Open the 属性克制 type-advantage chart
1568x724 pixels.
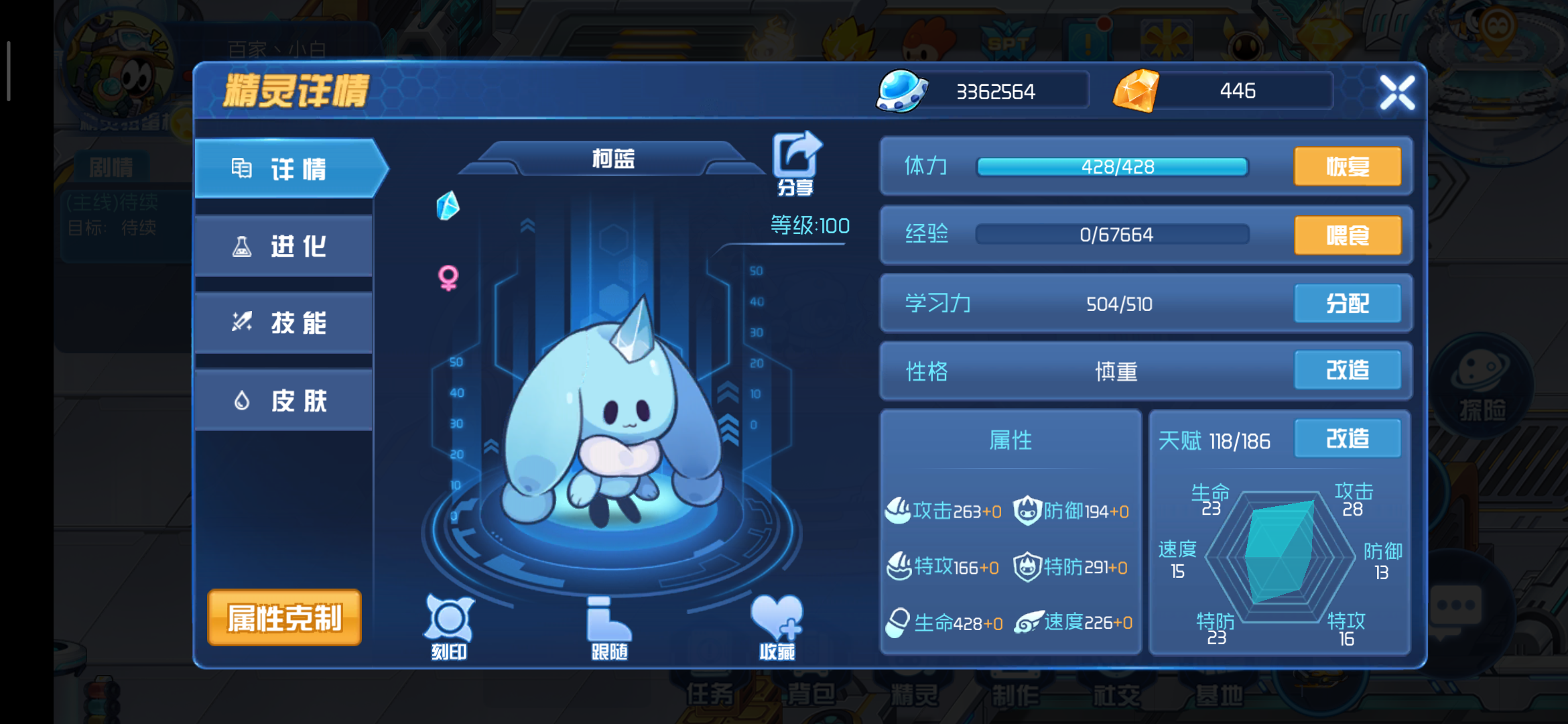click(284, 619)
